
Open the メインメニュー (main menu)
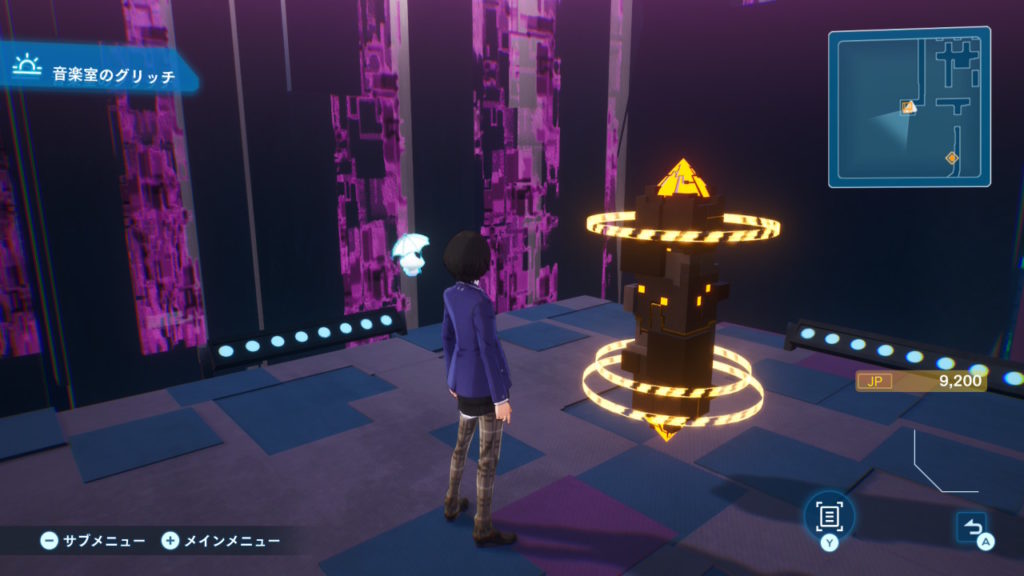[x=221, y=541]
